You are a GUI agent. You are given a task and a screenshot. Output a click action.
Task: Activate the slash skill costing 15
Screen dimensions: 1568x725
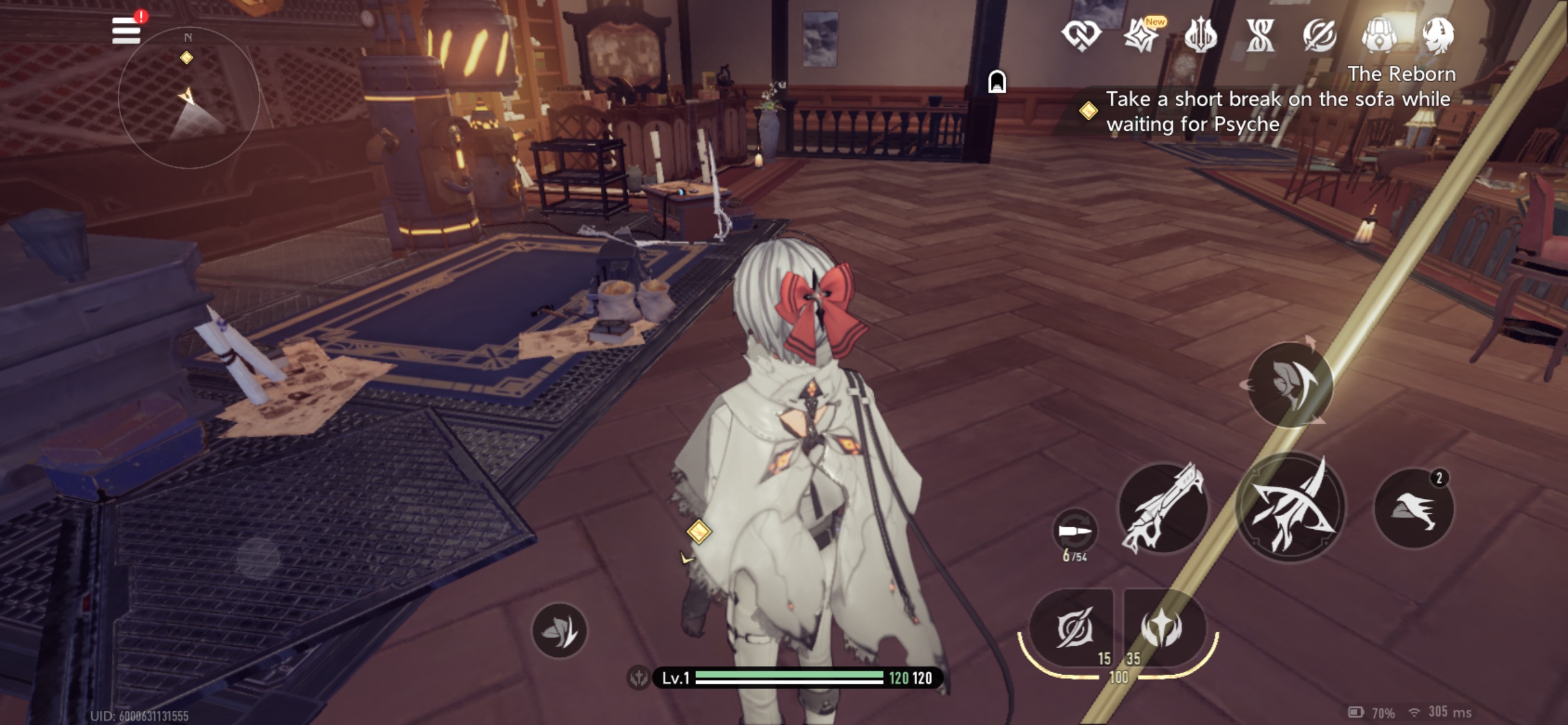pos(1073,628)
